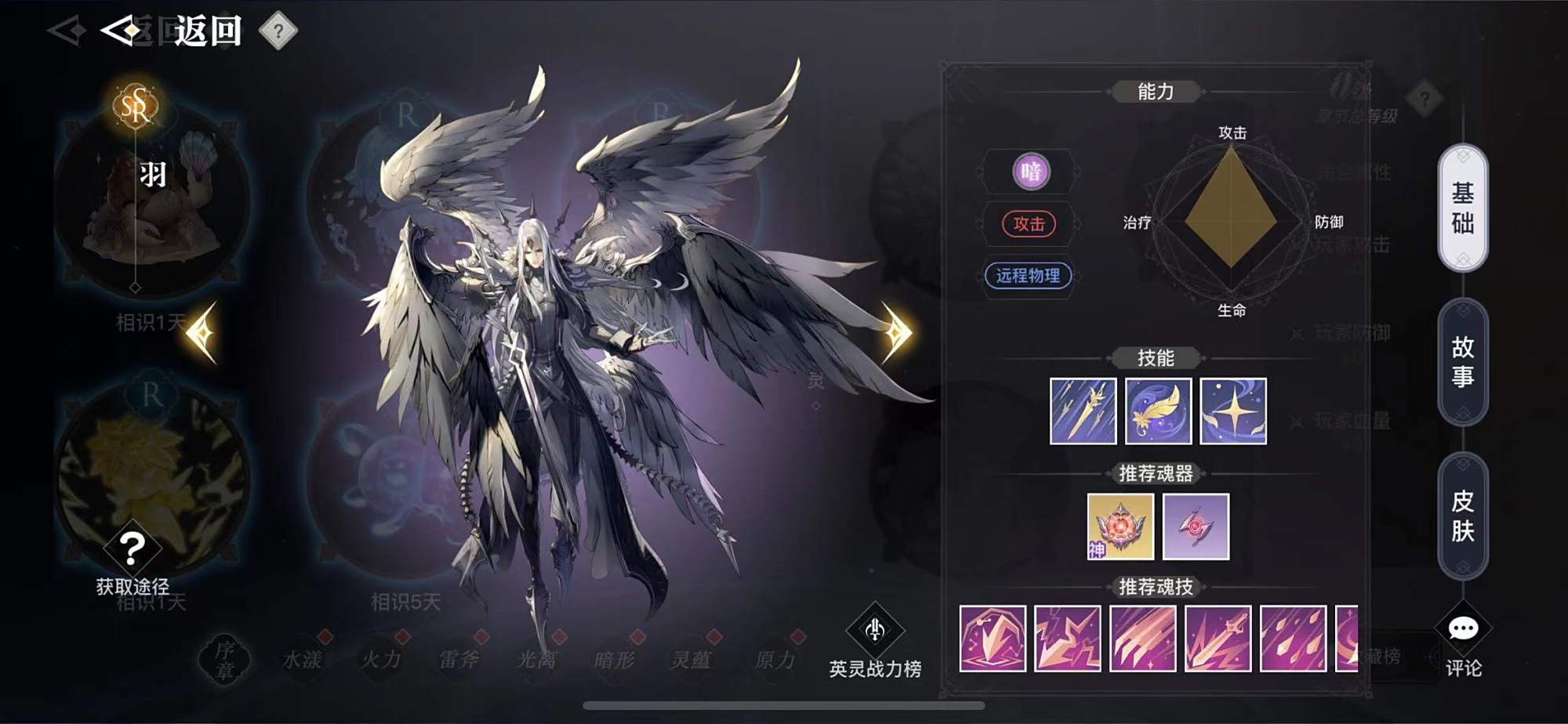Toggle the 暗 dark element badge

click(x=1029, y=173)
